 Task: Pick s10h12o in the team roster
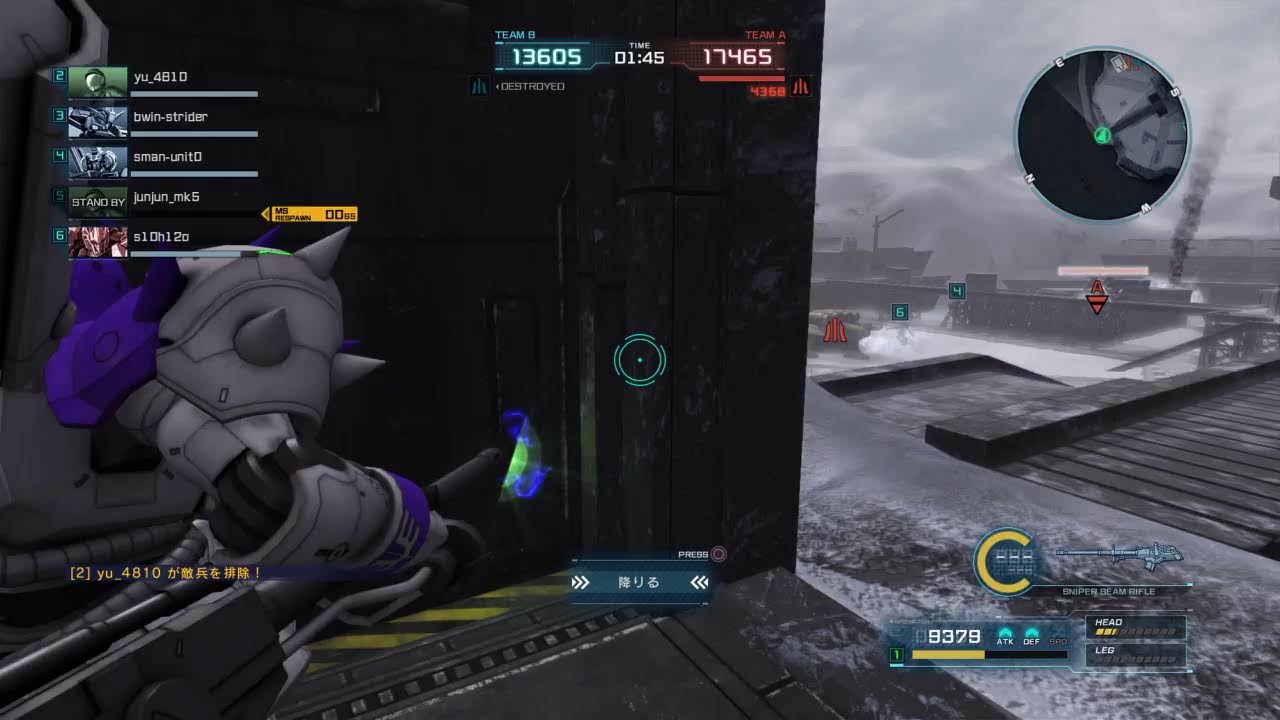160,239
